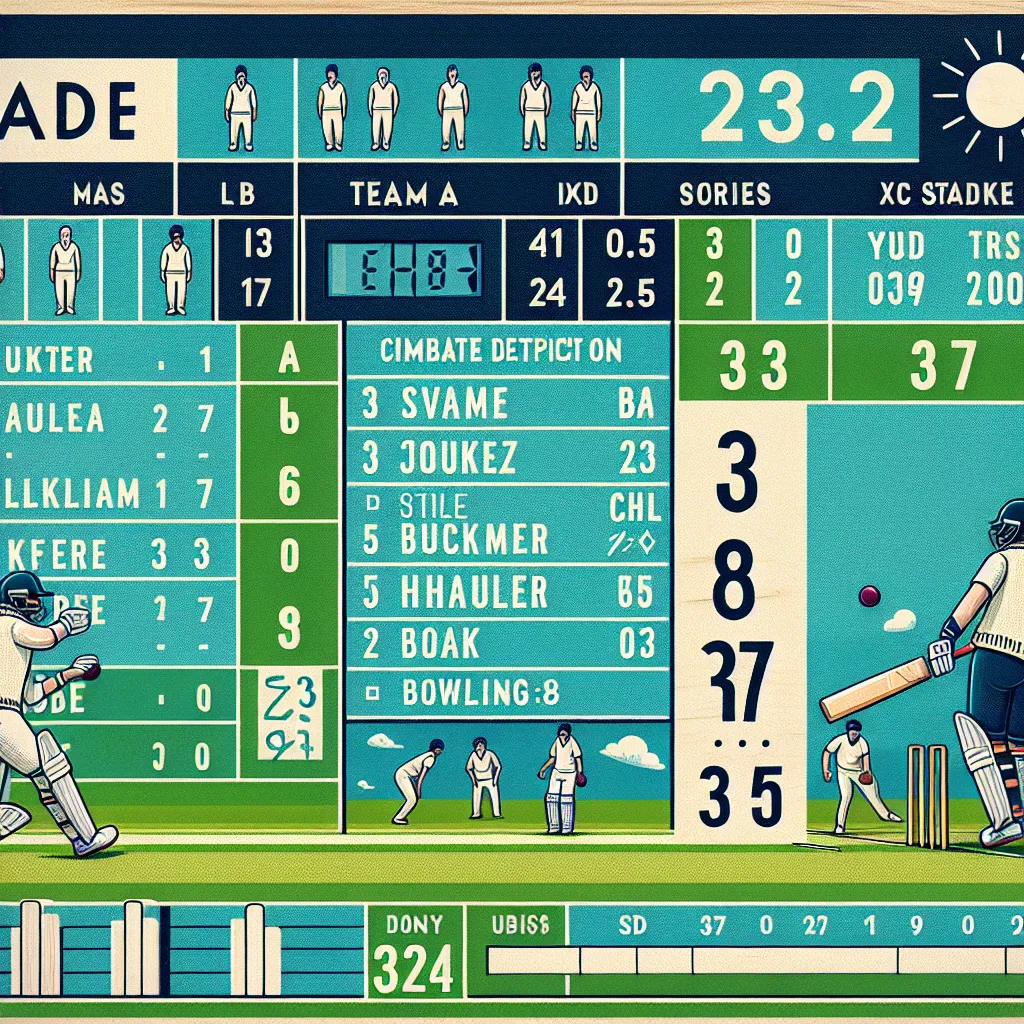
Task: Choose the BUCKMER row in the list
Action: [x=507, y=540]
